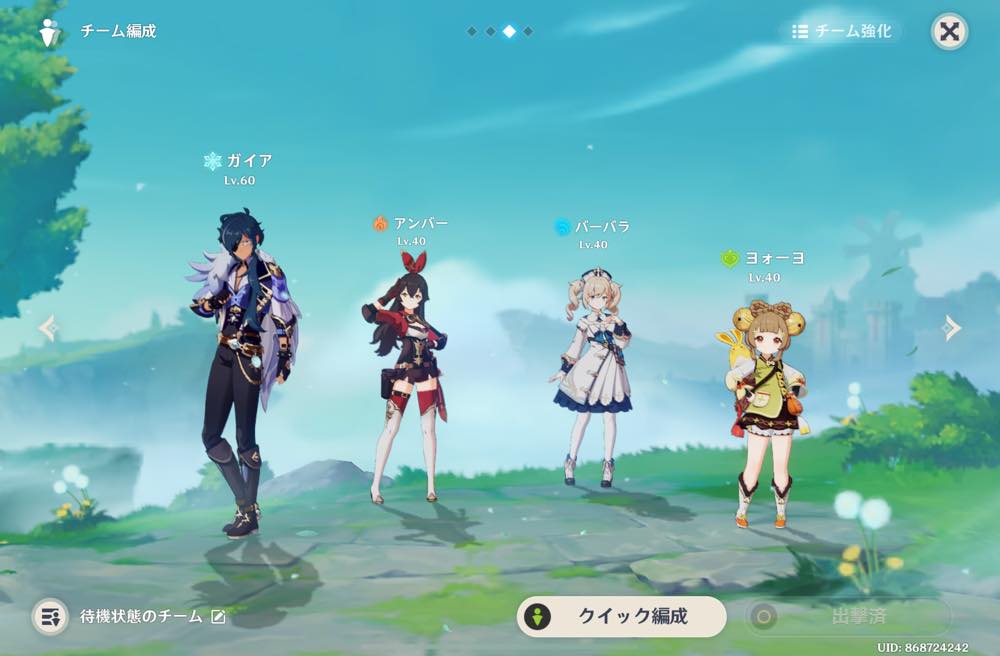This screenshot has width=1000, height=656.
Task: Pick ヨォーヨ in the party lineup
Action: coord(765,410)
